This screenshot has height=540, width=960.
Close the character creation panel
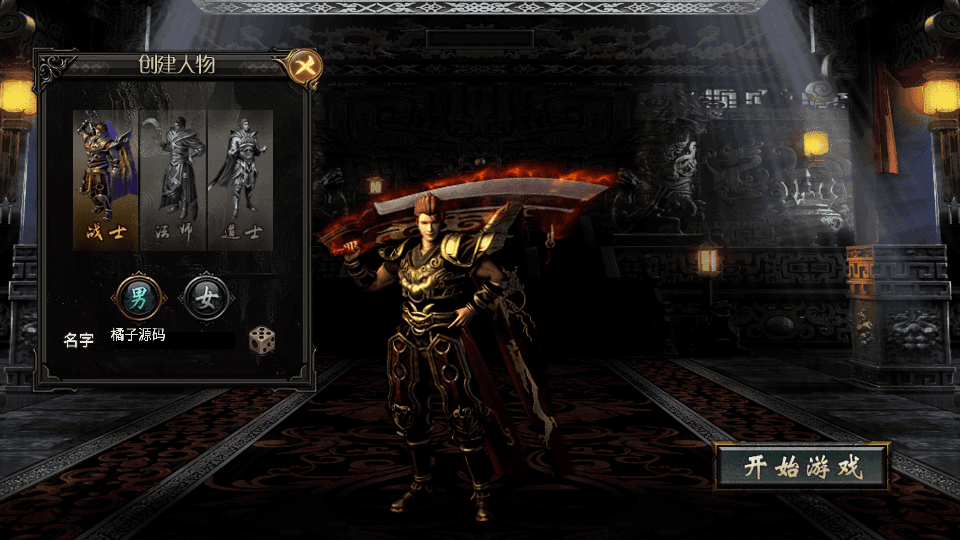point(303,67)
